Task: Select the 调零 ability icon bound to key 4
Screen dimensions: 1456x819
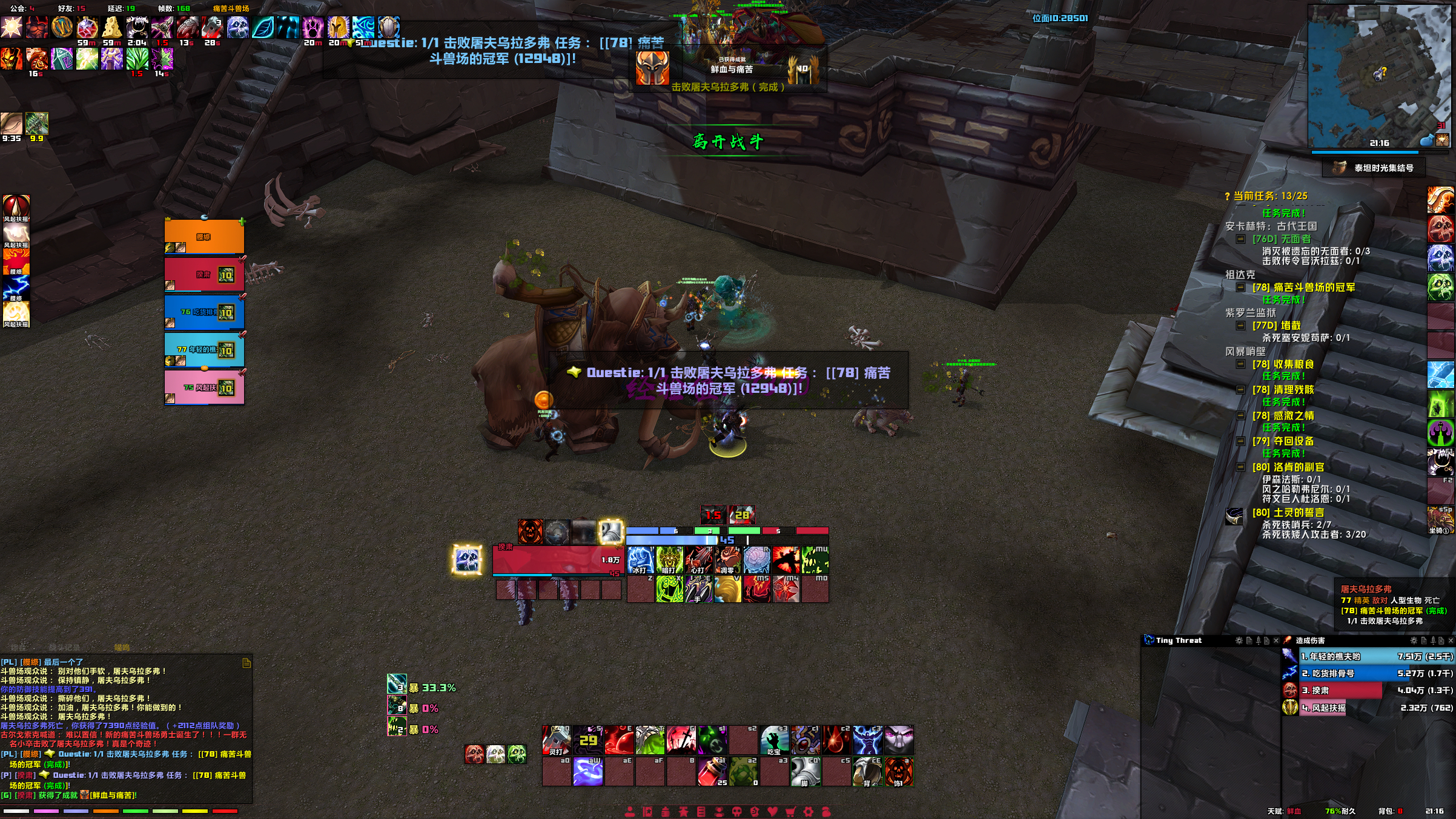Action: coord(727,560)
